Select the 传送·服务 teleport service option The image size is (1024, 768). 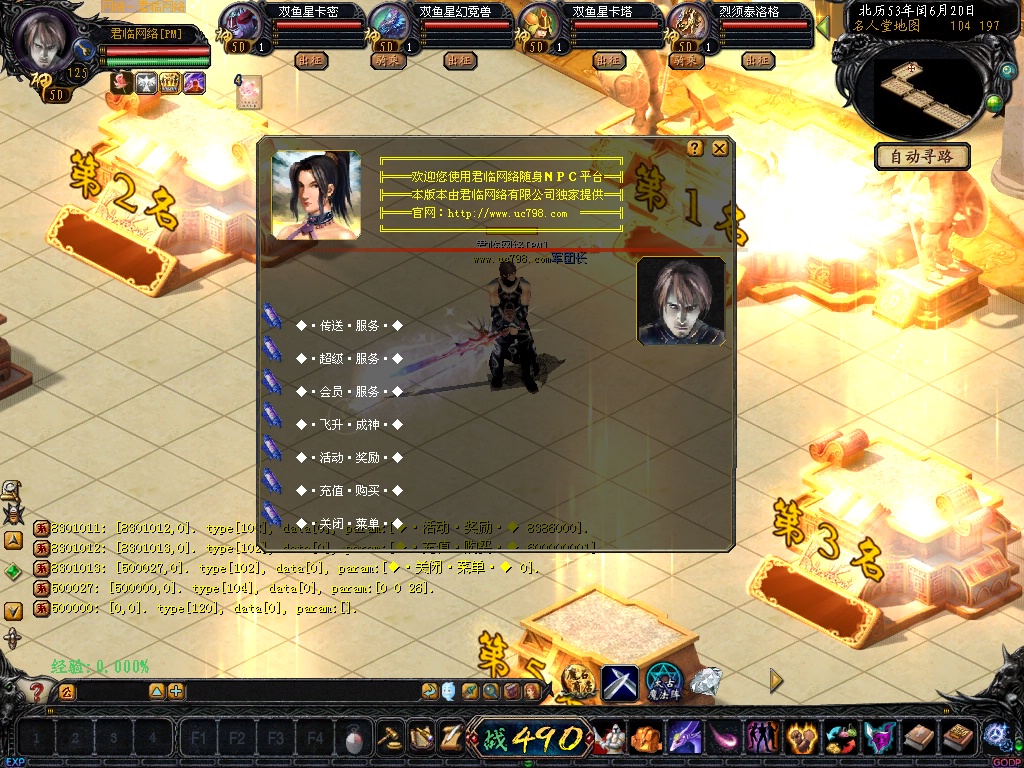click(x=348, y=326)
